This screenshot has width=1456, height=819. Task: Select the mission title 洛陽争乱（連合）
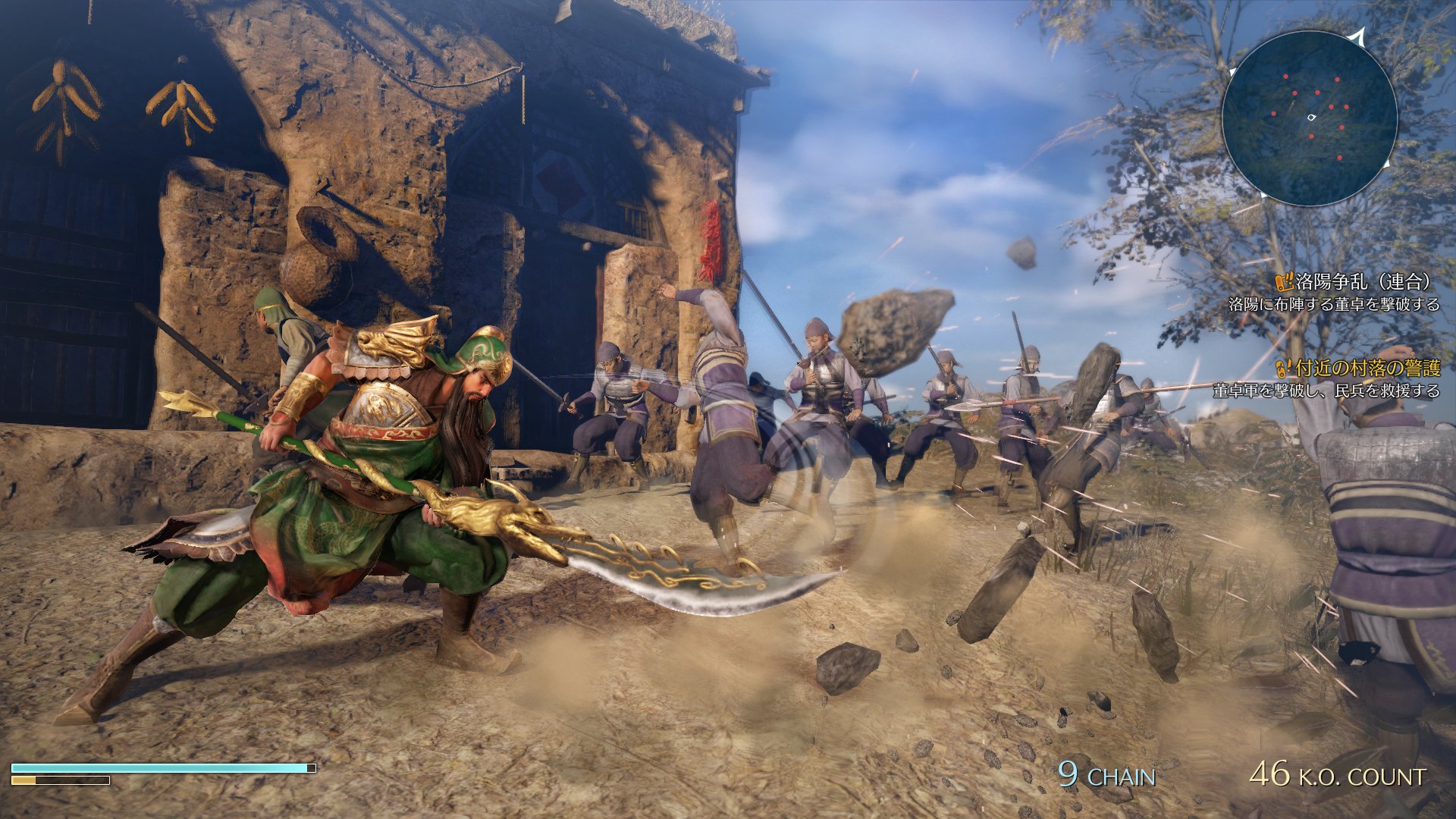[x=1360, y=283]
